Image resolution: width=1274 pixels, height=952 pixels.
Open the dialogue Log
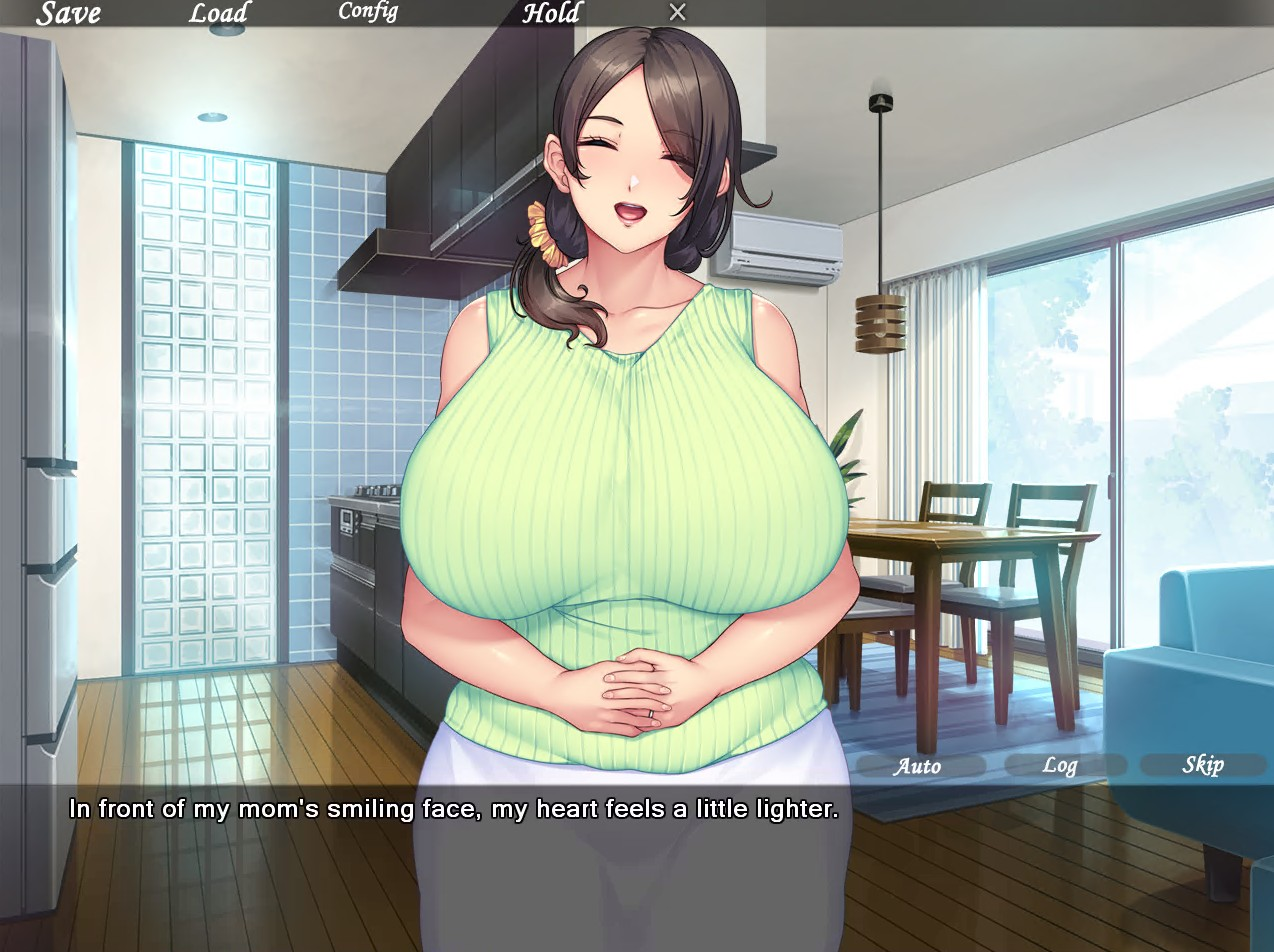point(1060,766)
